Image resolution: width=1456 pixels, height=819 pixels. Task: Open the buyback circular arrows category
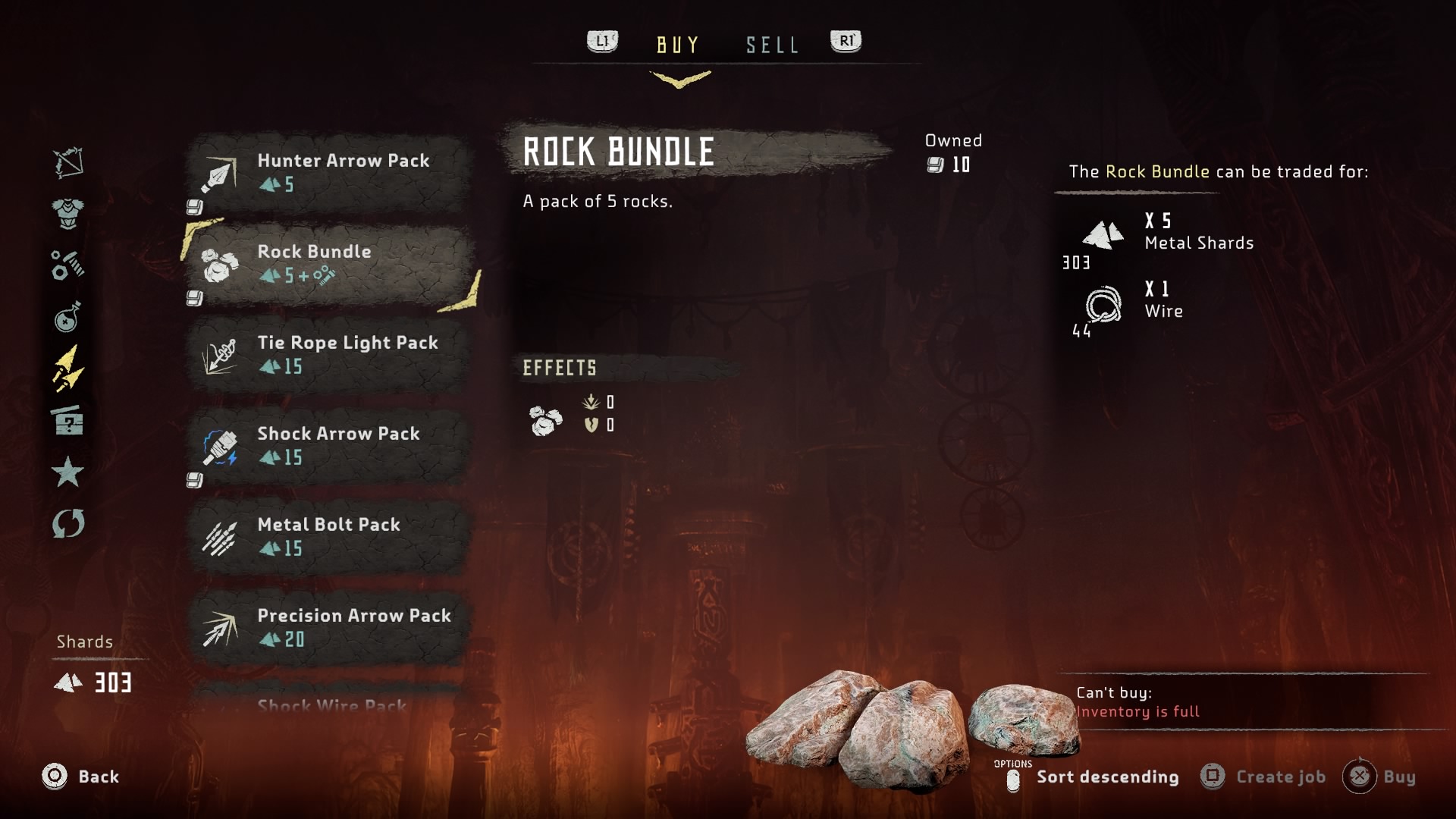(68, 523)
